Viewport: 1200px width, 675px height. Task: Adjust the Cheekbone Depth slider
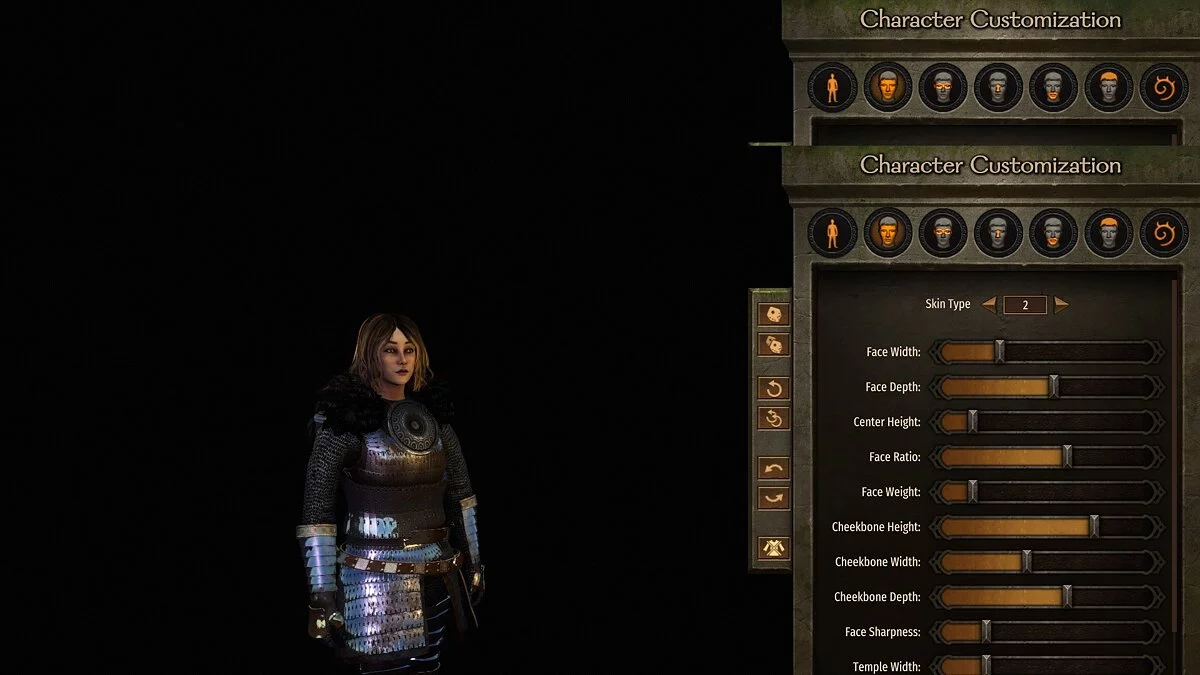[1066, 597]
